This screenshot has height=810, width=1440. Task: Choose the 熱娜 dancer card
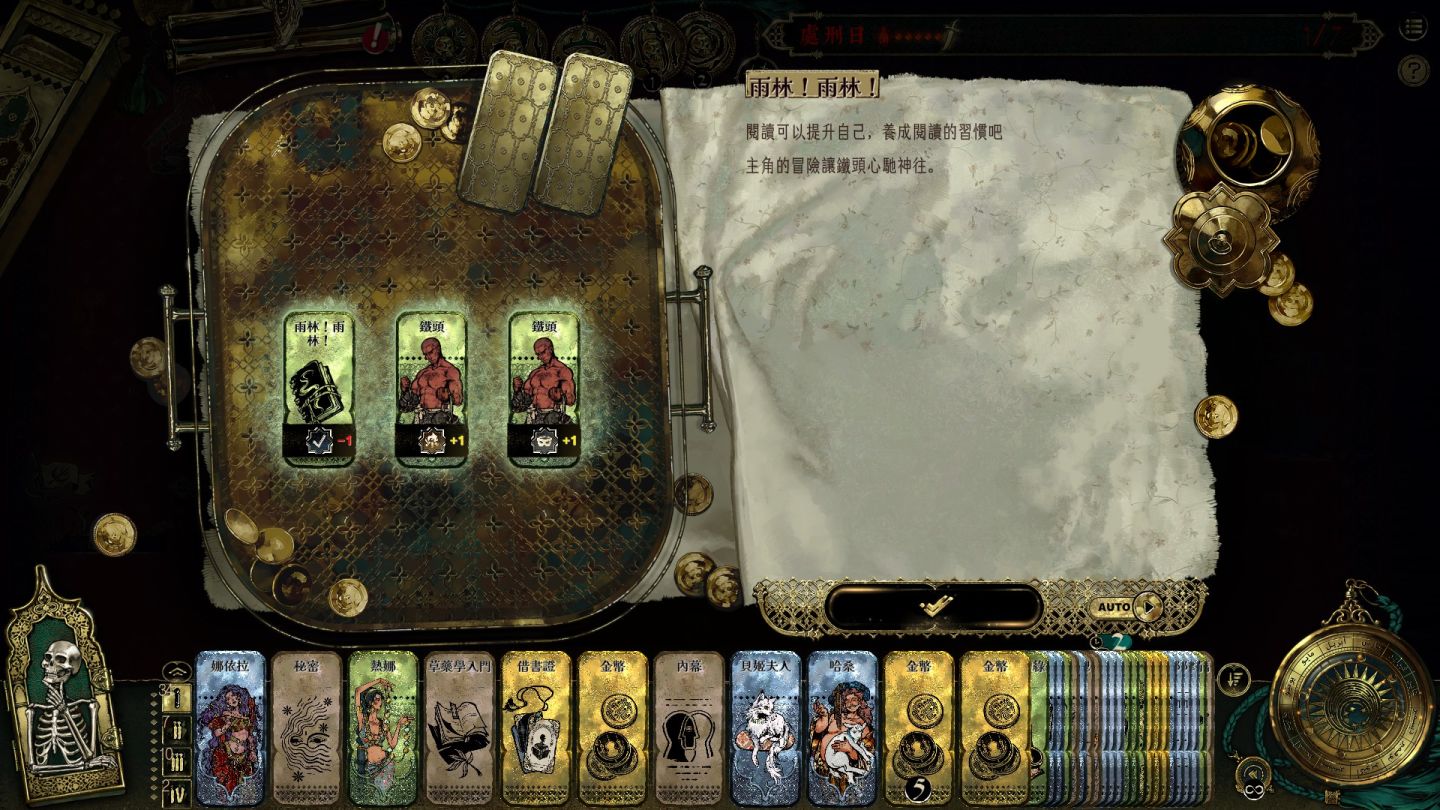pyautogui.click(x=382, y=729)
